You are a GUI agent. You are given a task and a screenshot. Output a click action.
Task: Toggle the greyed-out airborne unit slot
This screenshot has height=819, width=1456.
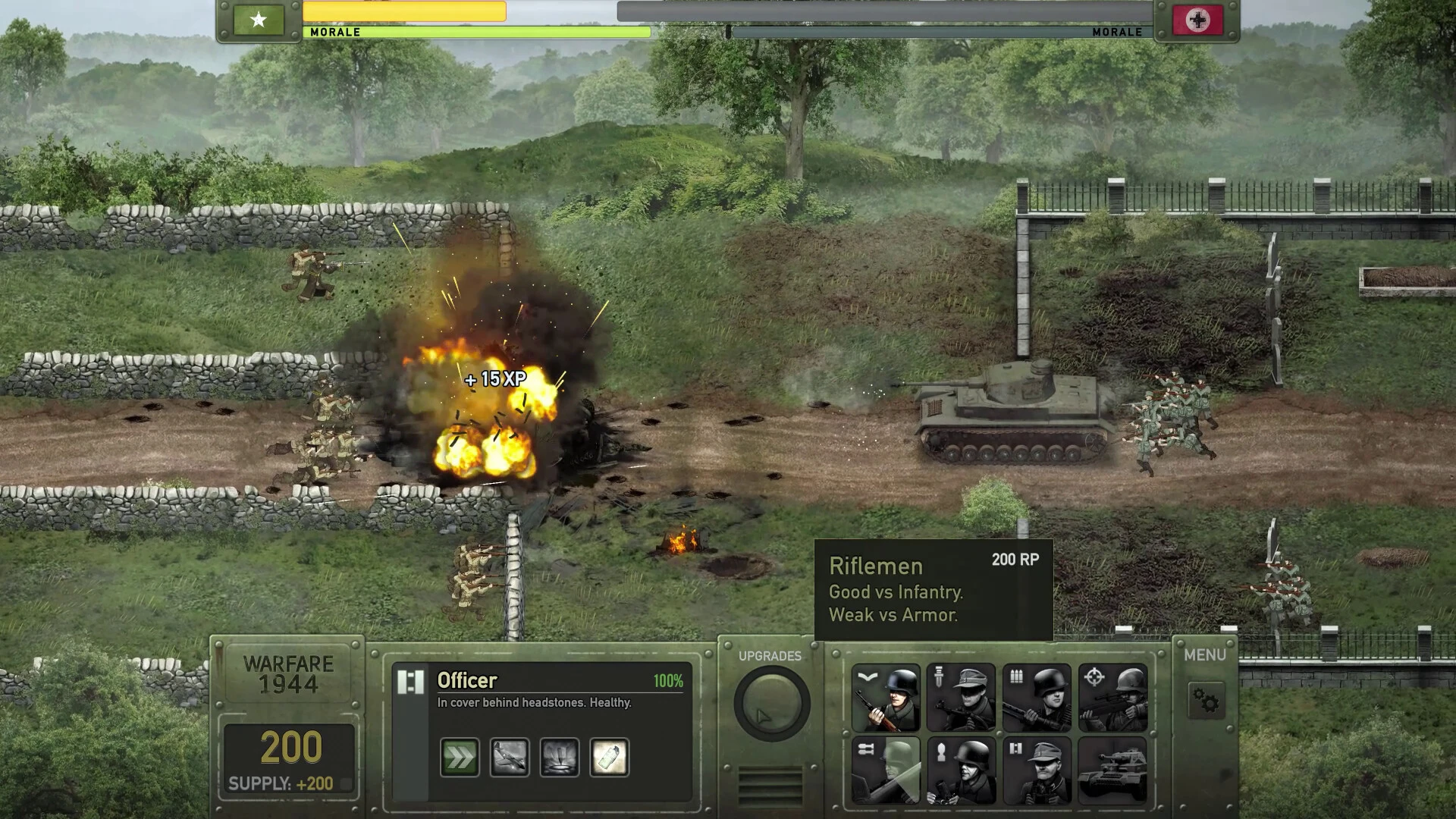[887, 770]
